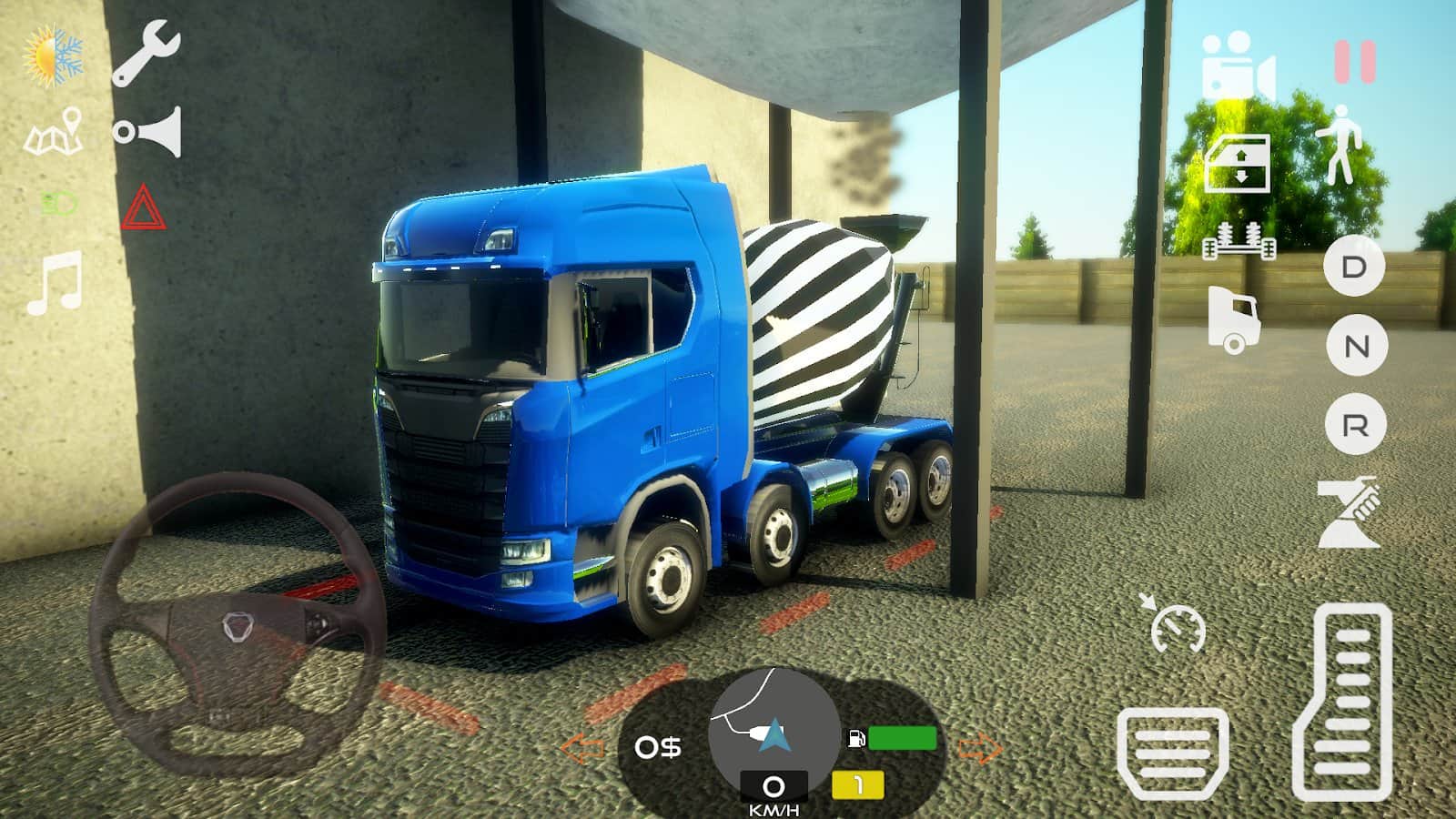This screenshot has height=819, width=1456.
Task: Select Neutral gear N
Action: pos(1356,346)
